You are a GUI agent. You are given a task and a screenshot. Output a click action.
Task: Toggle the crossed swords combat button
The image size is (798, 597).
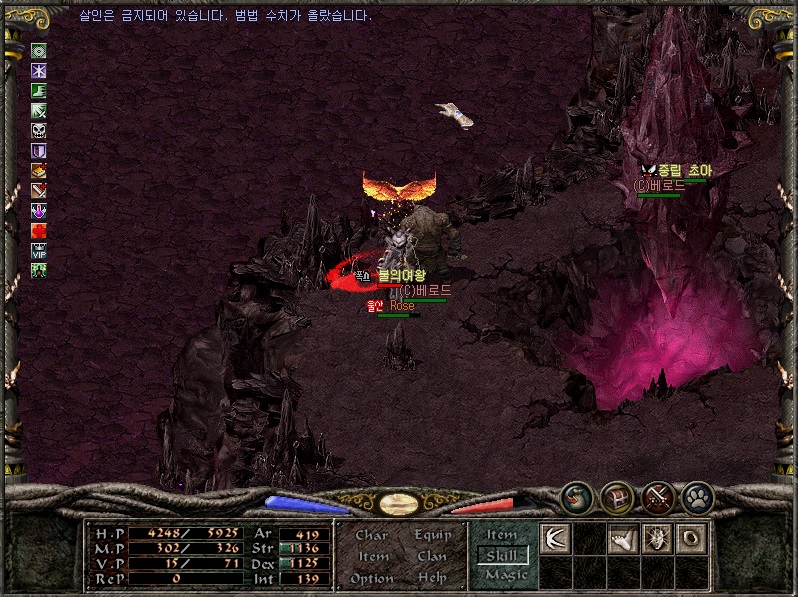pos(656,496)
